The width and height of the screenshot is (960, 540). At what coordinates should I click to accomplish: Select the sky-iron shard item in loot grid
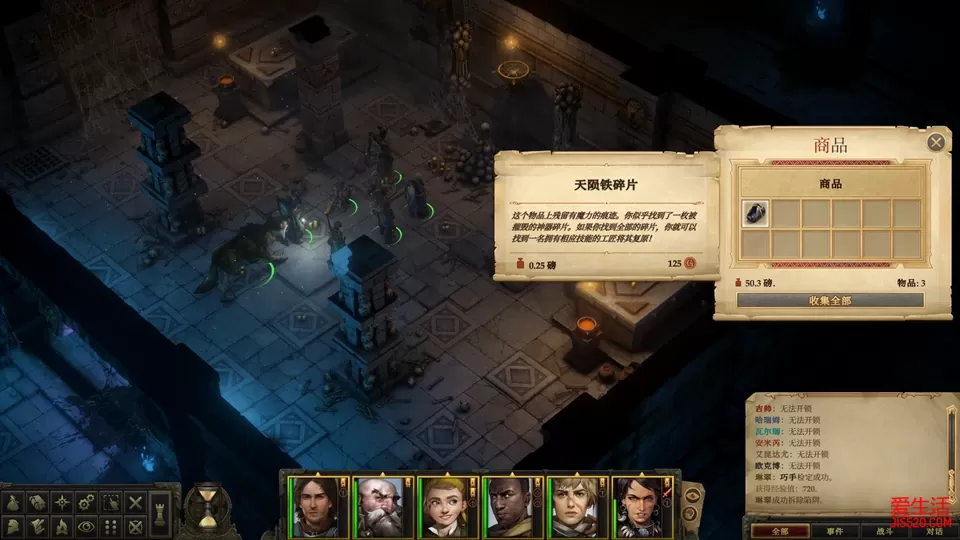[755, 214]
